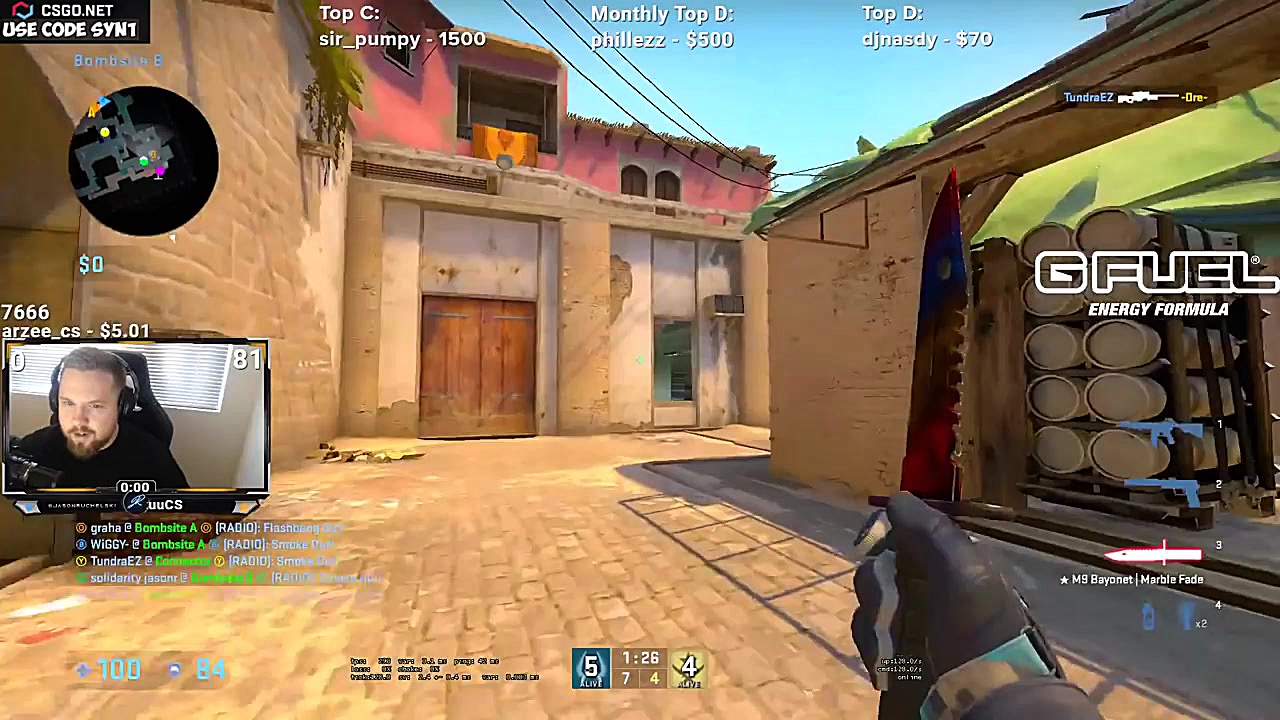Click the 1:26 round timer display
The image size is (1280, 720).
(x=640, y=658)
